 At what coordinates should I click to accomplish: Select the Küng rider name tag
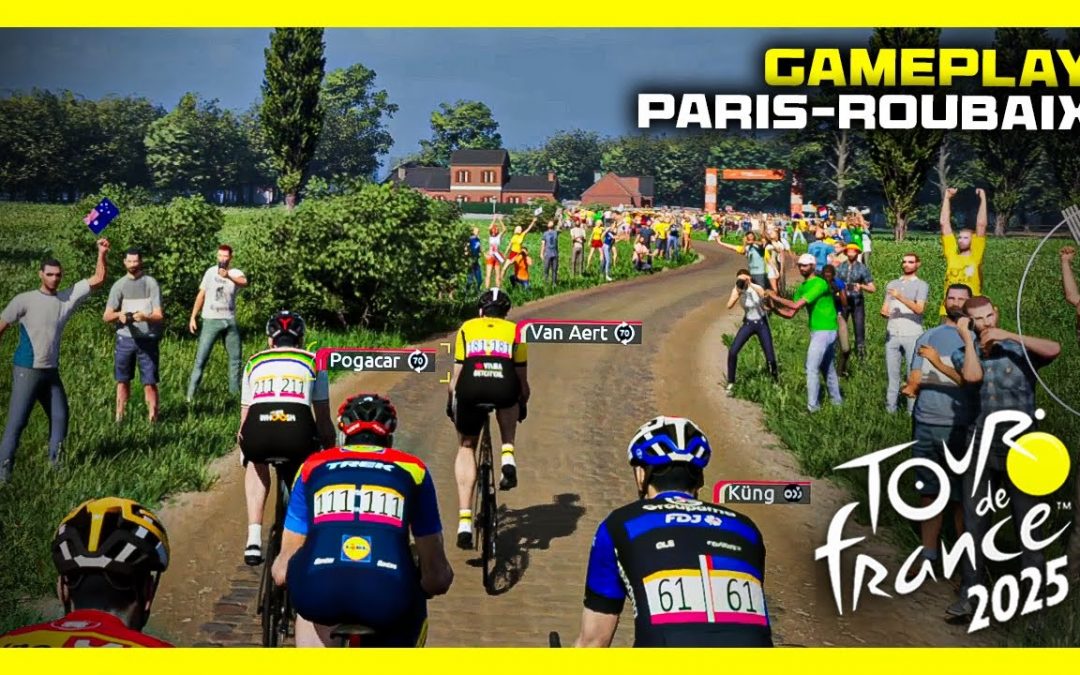tap(762, 492)
